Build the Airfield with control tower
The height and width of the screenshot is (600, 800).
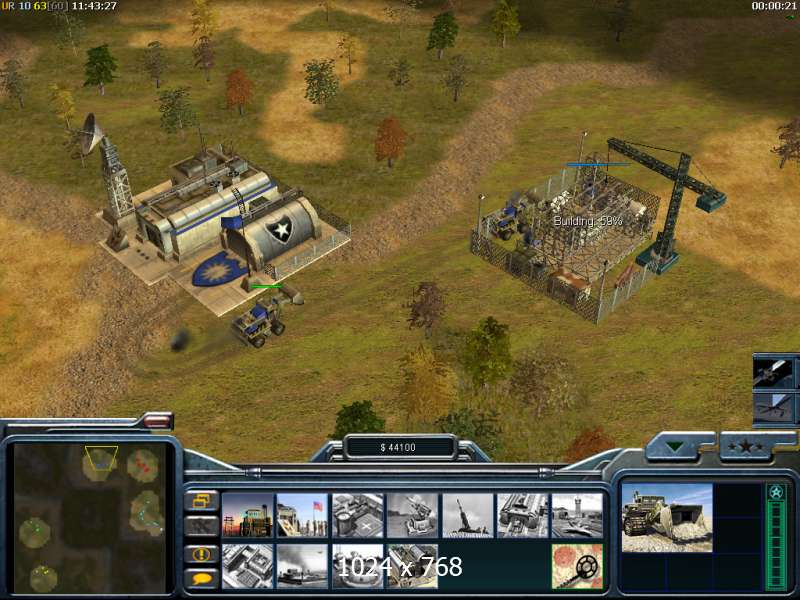[x=577, y=515]
